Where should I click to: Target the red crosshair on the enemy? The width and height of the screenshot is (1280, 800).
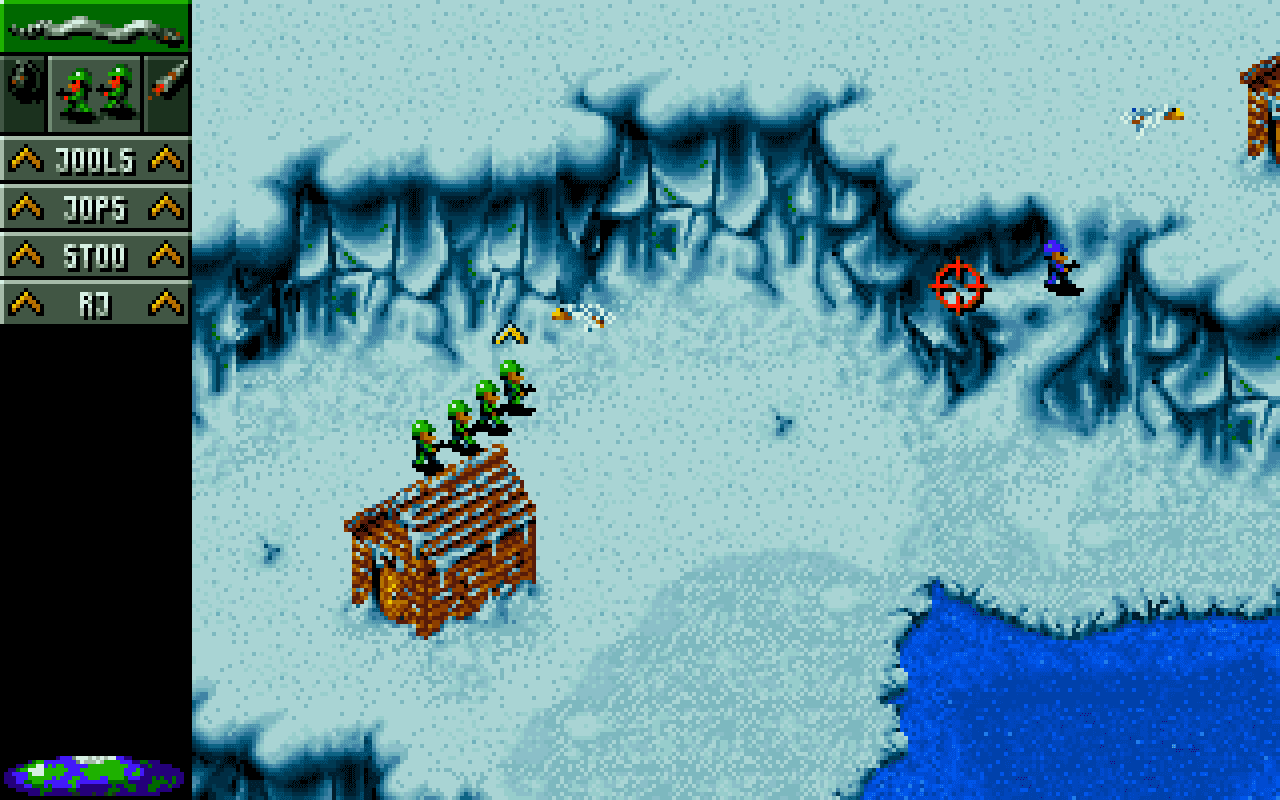957,287
